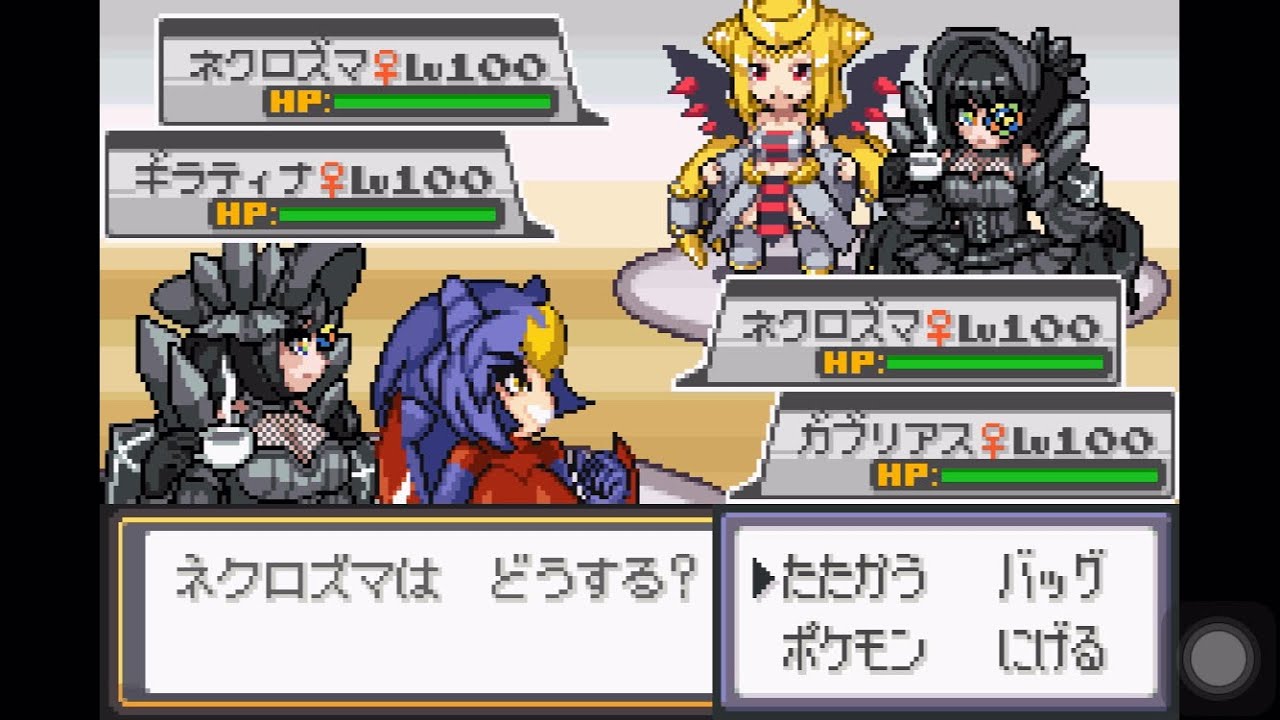Open the バッグ menu option
This screenshot has height=720, width=1280.
1055,575
